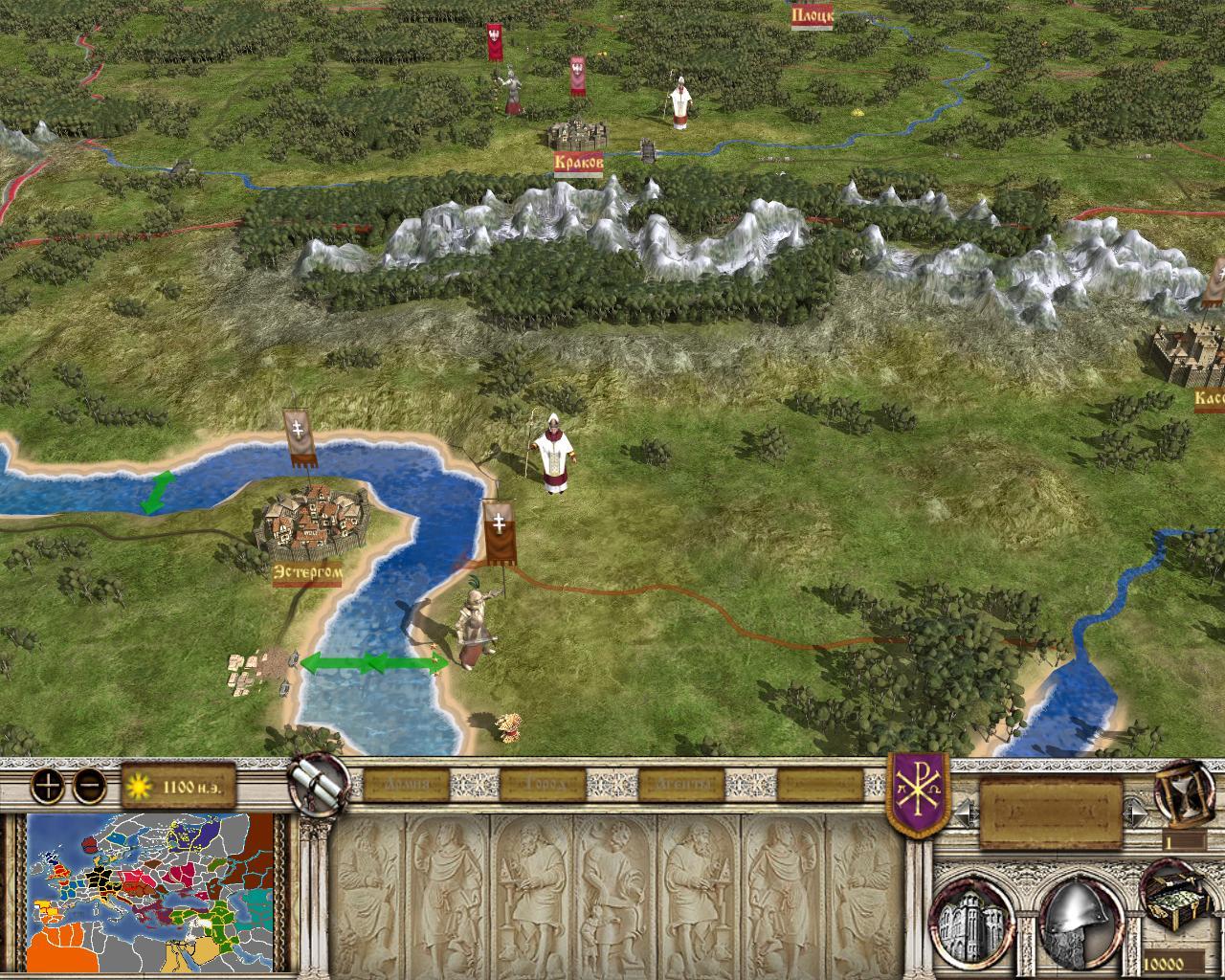The image size is (1225, 980).
Task: Zoom out the minimap with the minus button
Action: (89, 787)
